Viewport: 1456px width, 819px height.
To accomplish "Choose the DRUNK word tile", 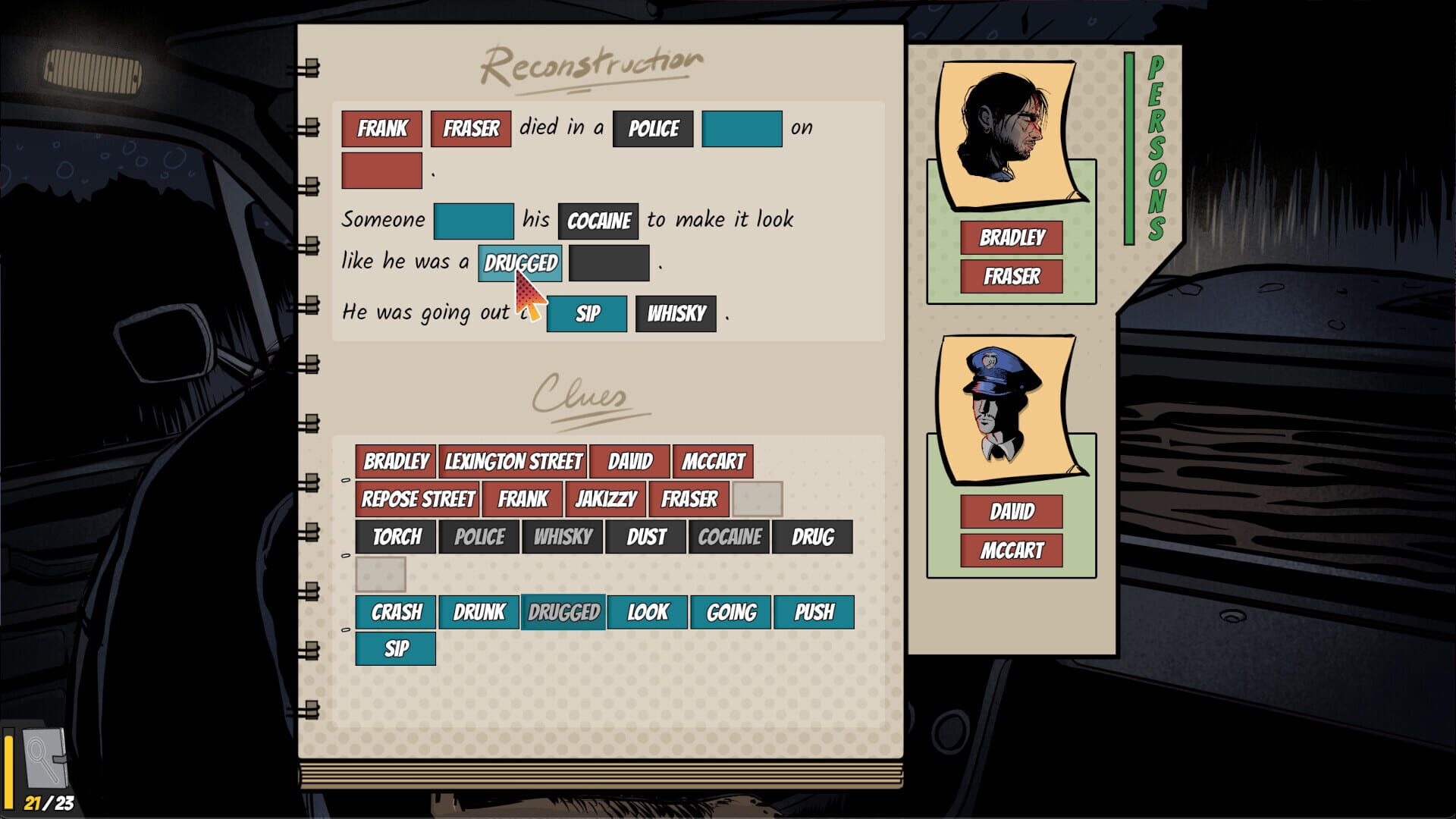I will [480, 611].
